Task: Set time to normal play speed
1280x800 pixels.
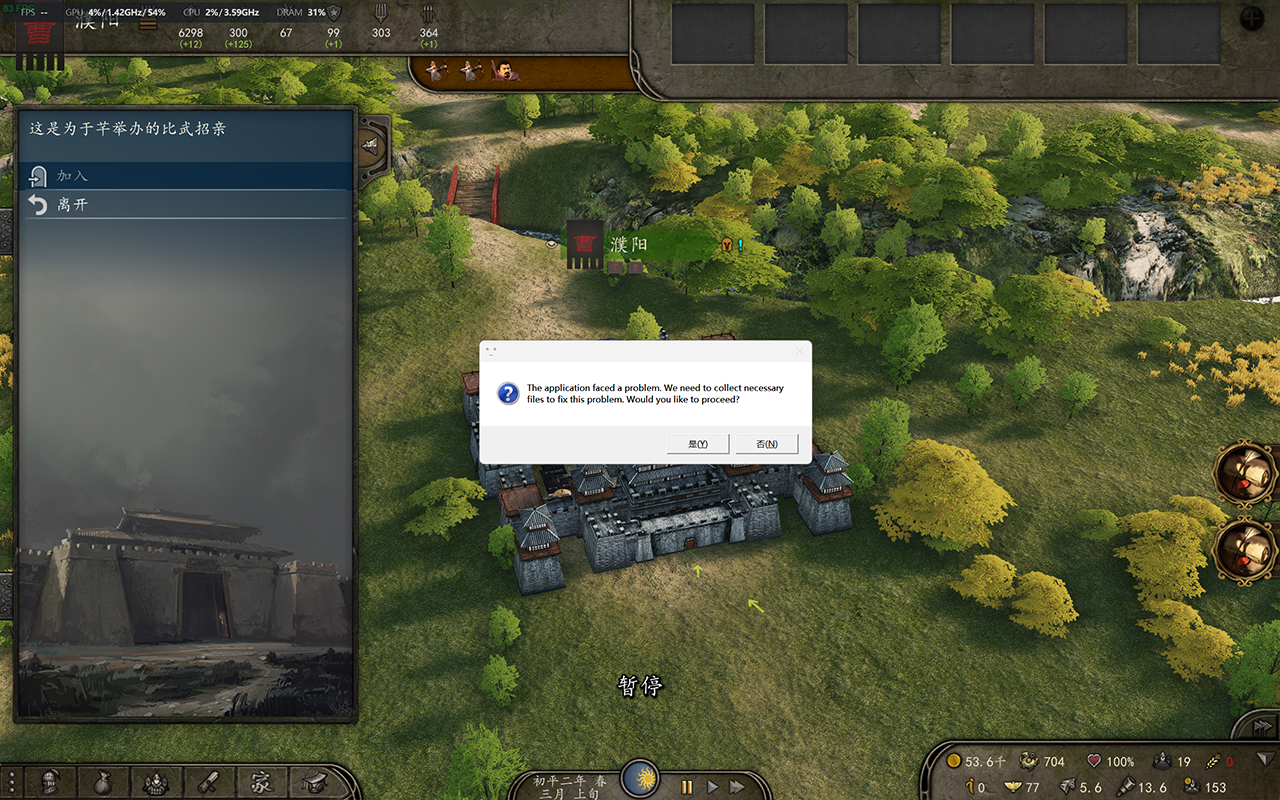Action: click(x=712, y=787)
